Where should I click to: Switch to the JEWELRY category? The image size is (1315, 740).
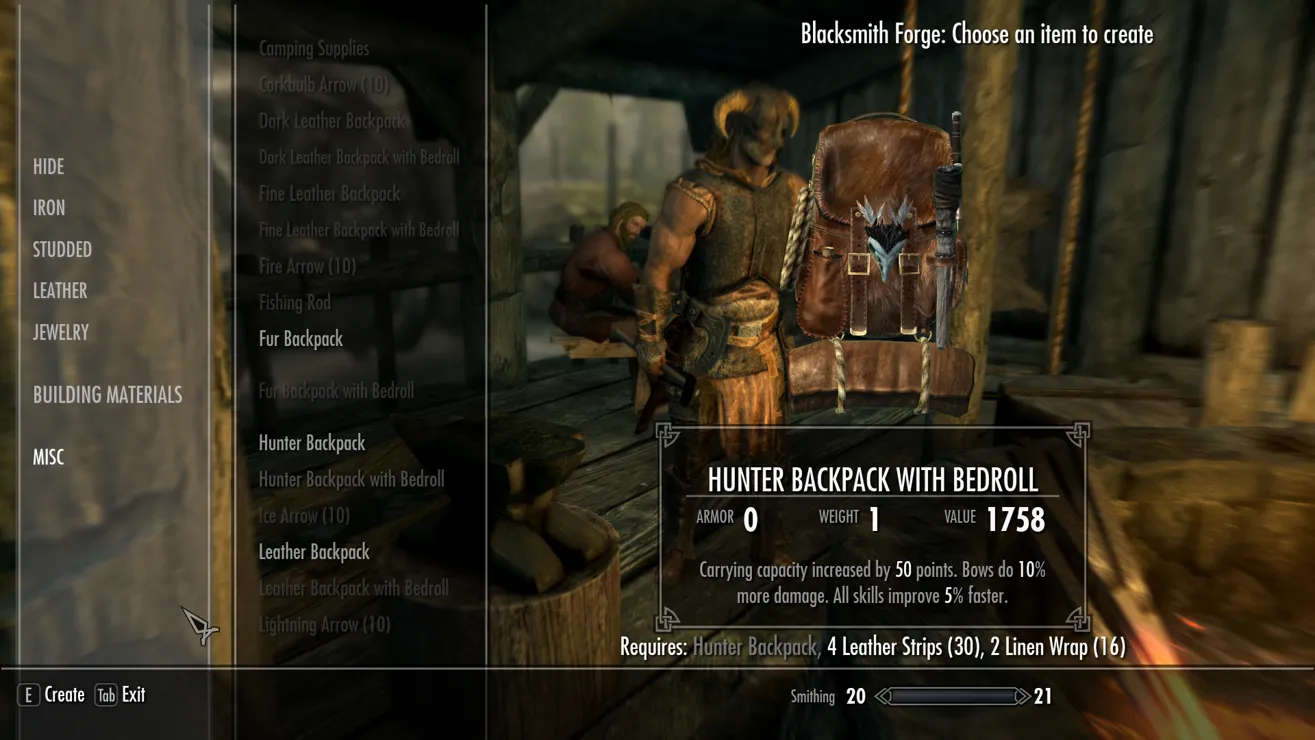coord(61,333)
